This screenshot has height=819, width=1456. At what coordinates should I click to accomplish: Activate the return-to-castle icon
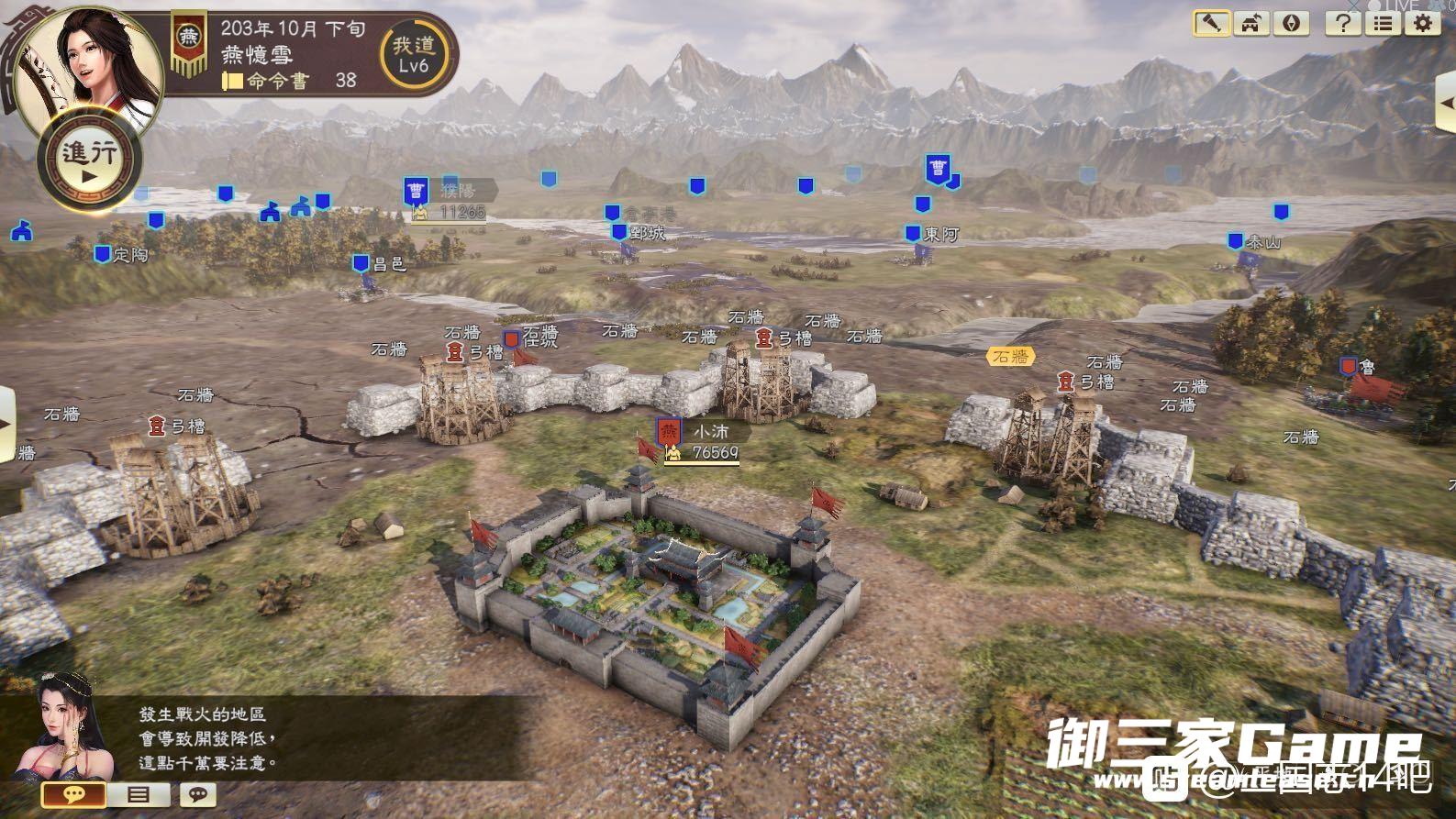(1251, 23)
